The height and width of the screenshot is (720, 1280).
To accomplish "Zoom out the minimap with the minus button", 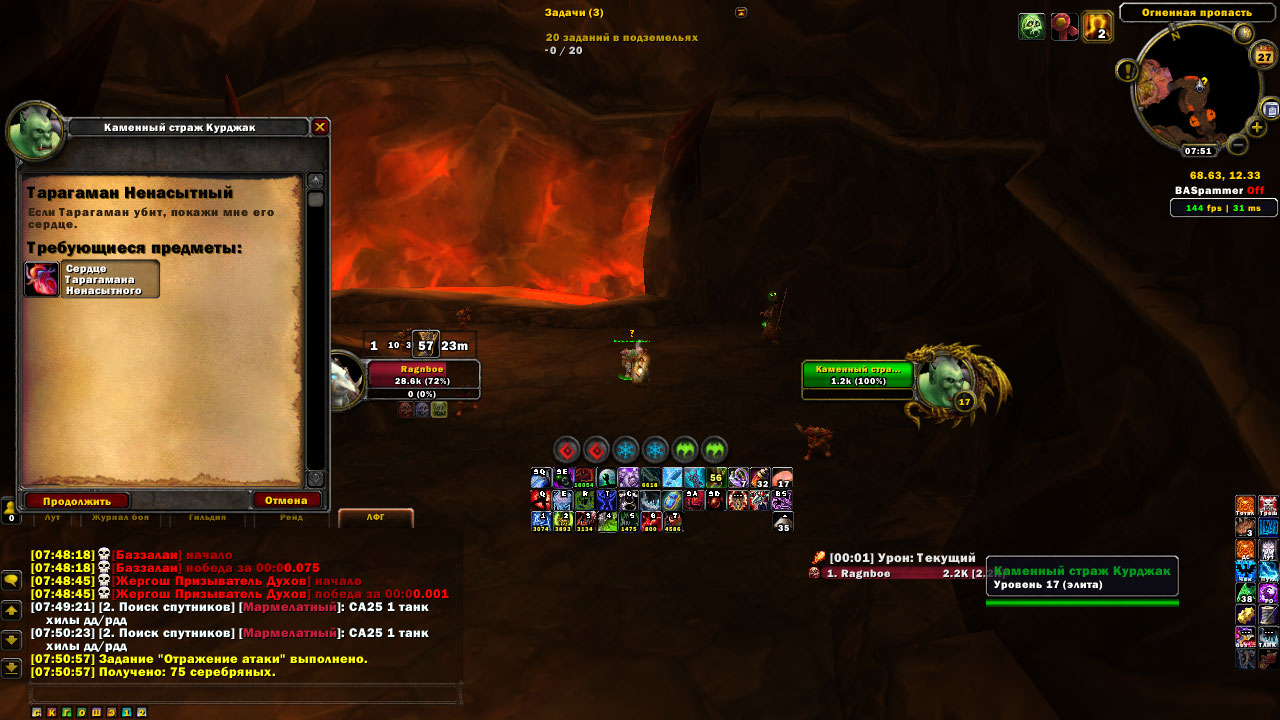I will pos(1237,145).
